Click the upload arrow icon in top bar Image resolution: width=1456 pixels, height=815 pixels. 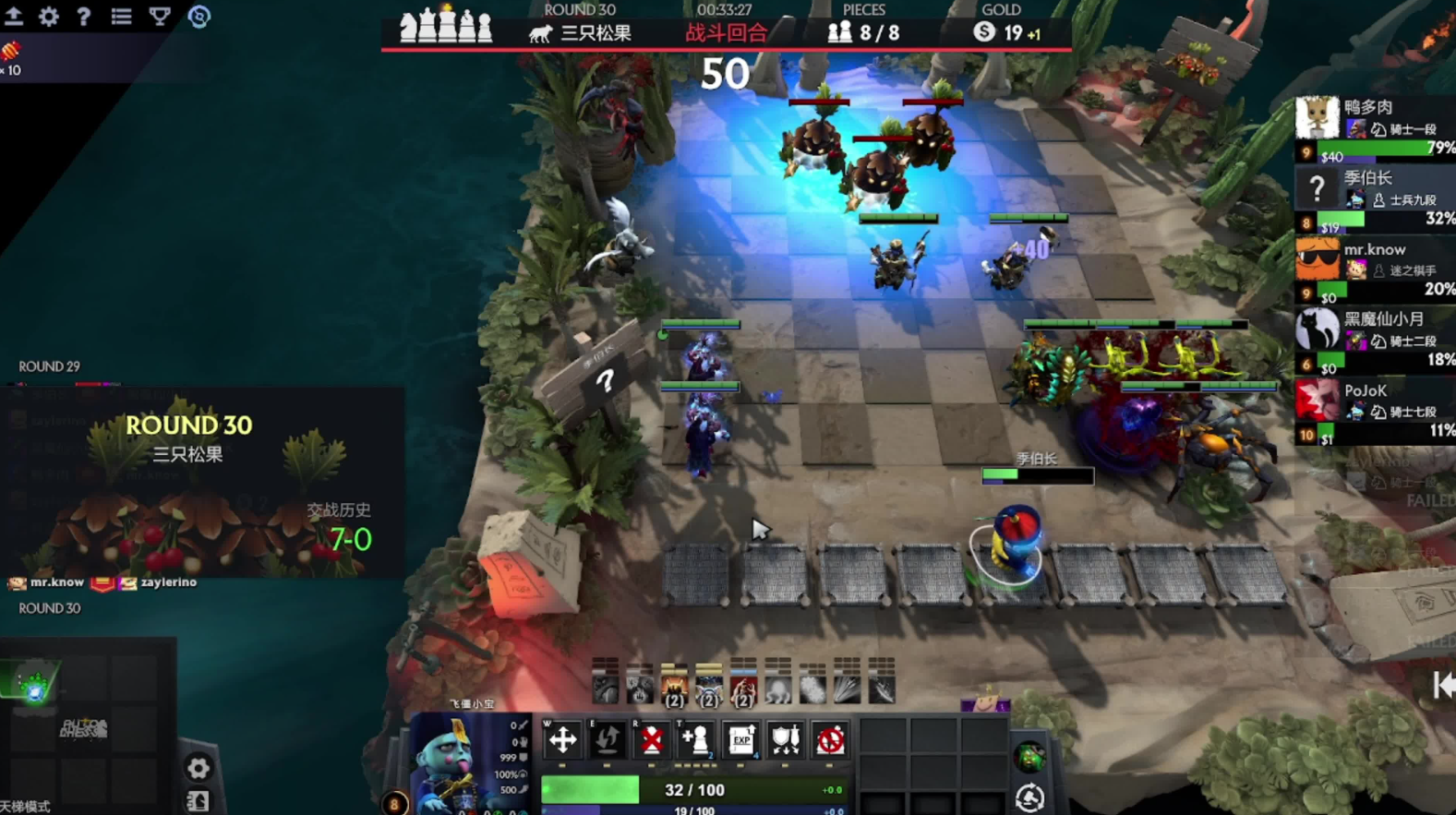(x=14, y=16)
